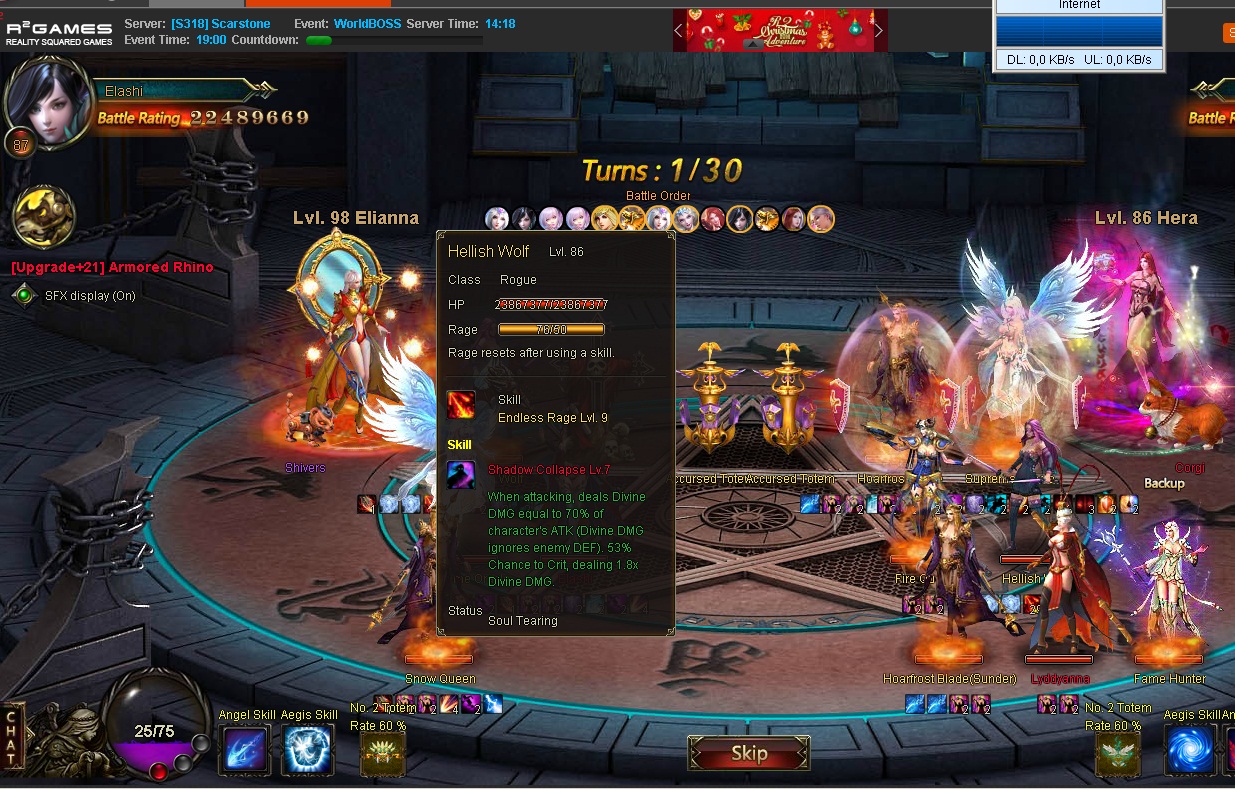Show the previous event banner with left arrow

679,30
